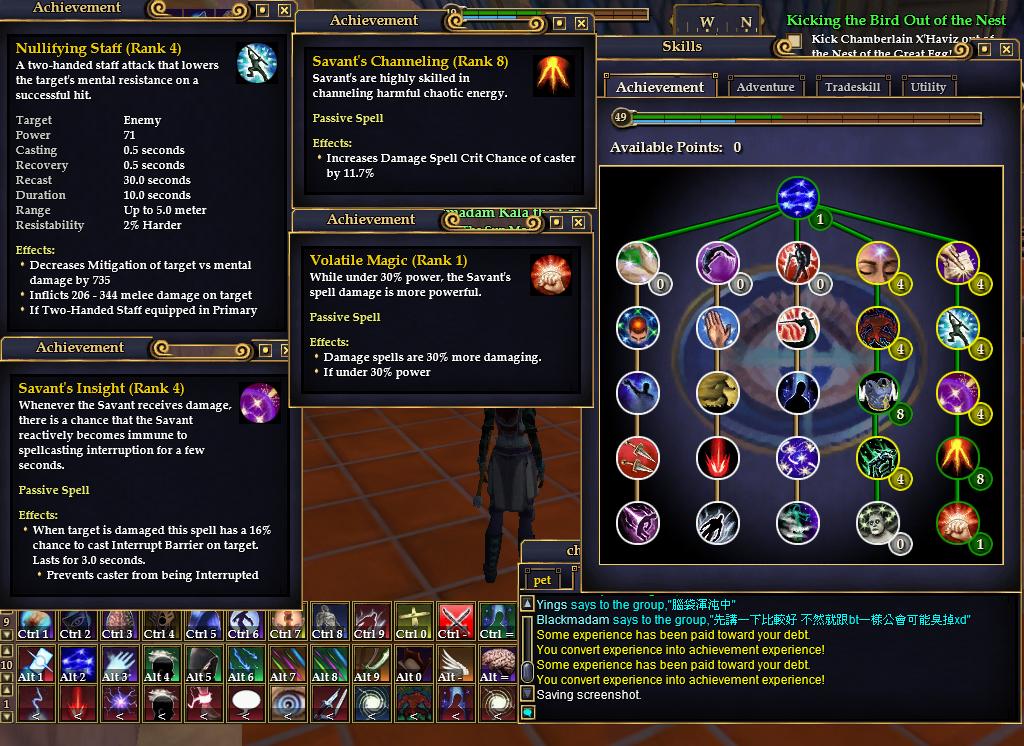Select the closed-eyes face achievement node
This screenshot has height=746, width=1024.
pos(877,263)
